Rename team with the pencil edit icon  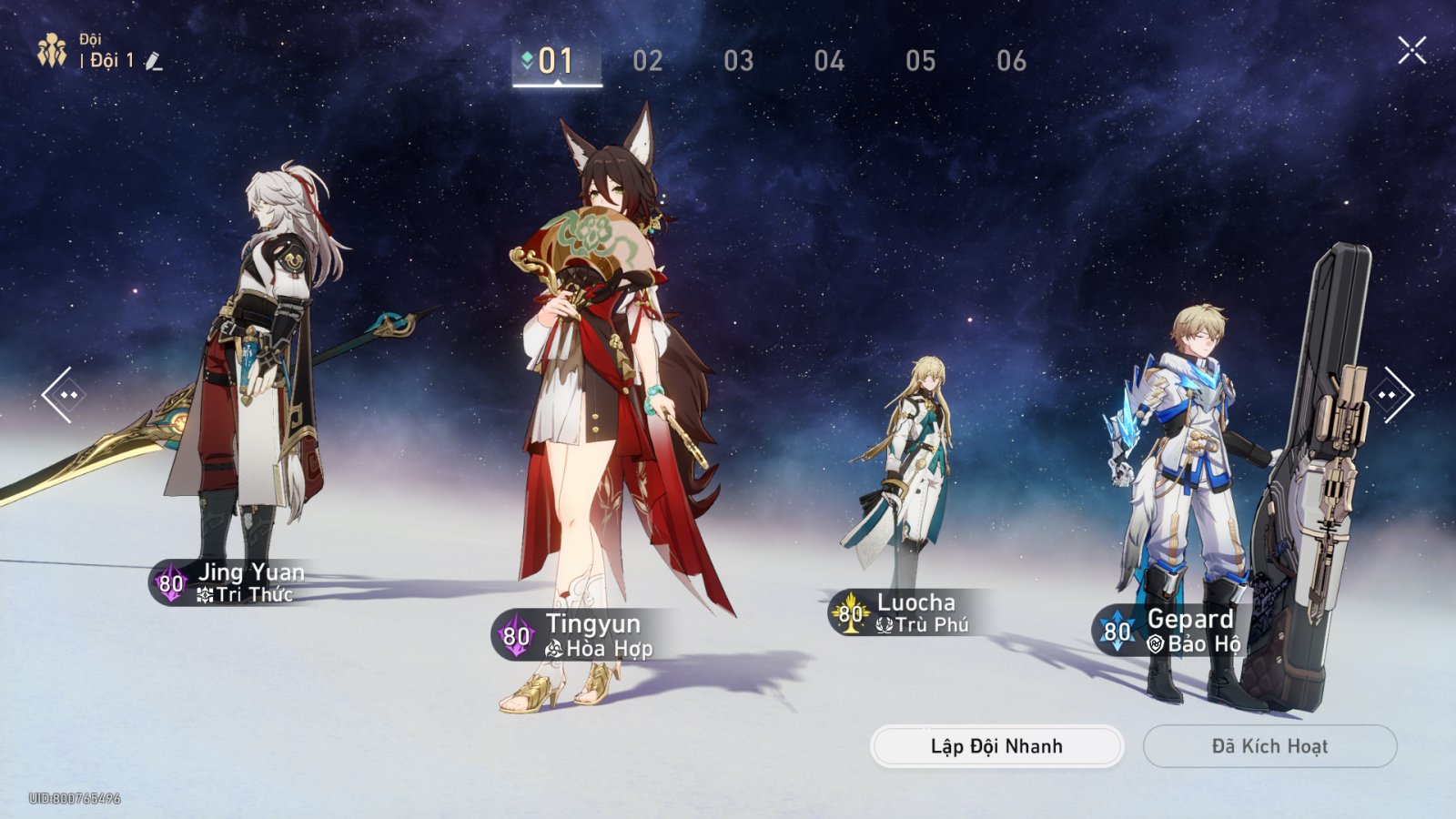tap(154, 61)
